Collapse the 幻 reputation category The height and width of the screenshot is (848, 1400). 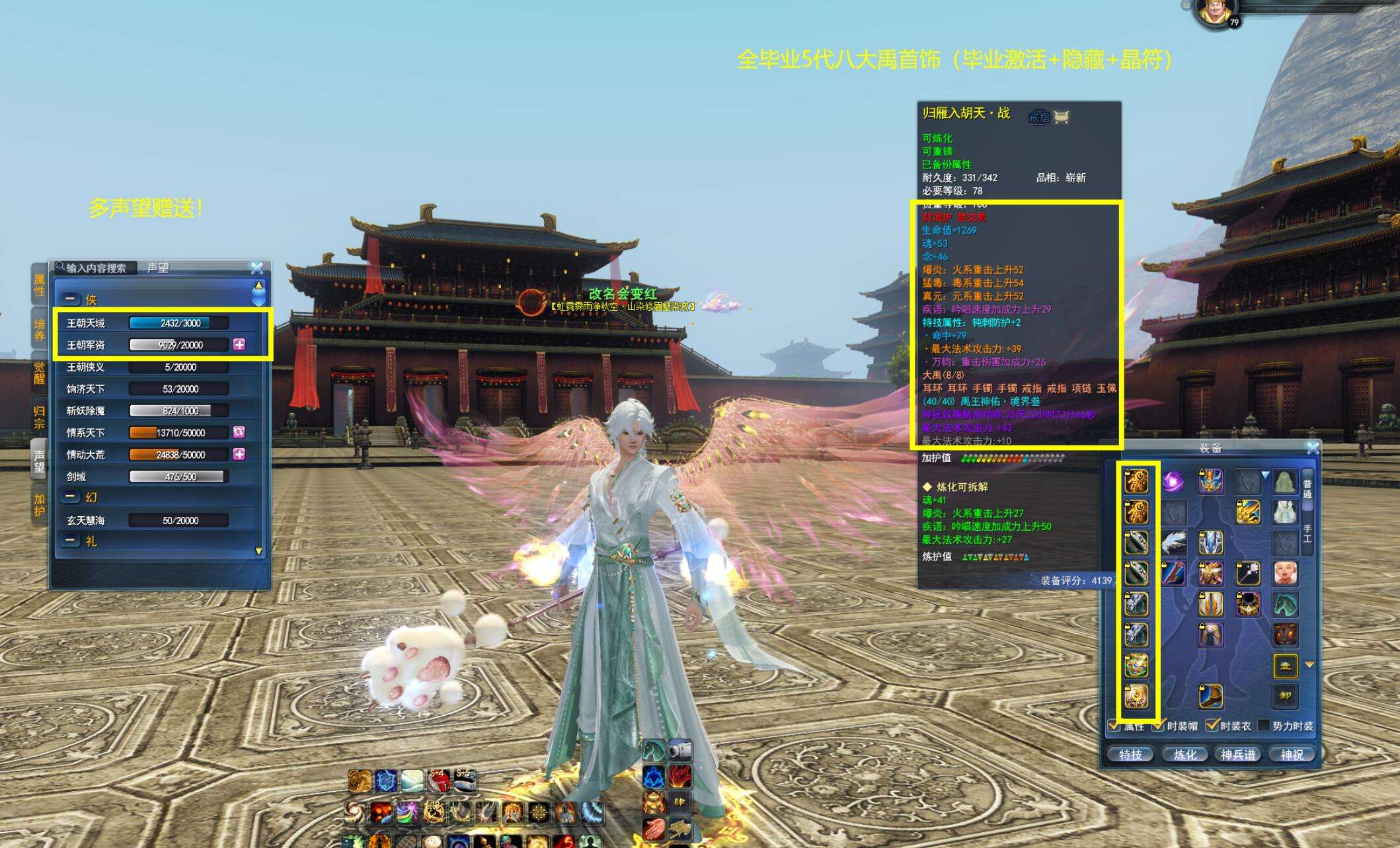click(x=71, y=497)
